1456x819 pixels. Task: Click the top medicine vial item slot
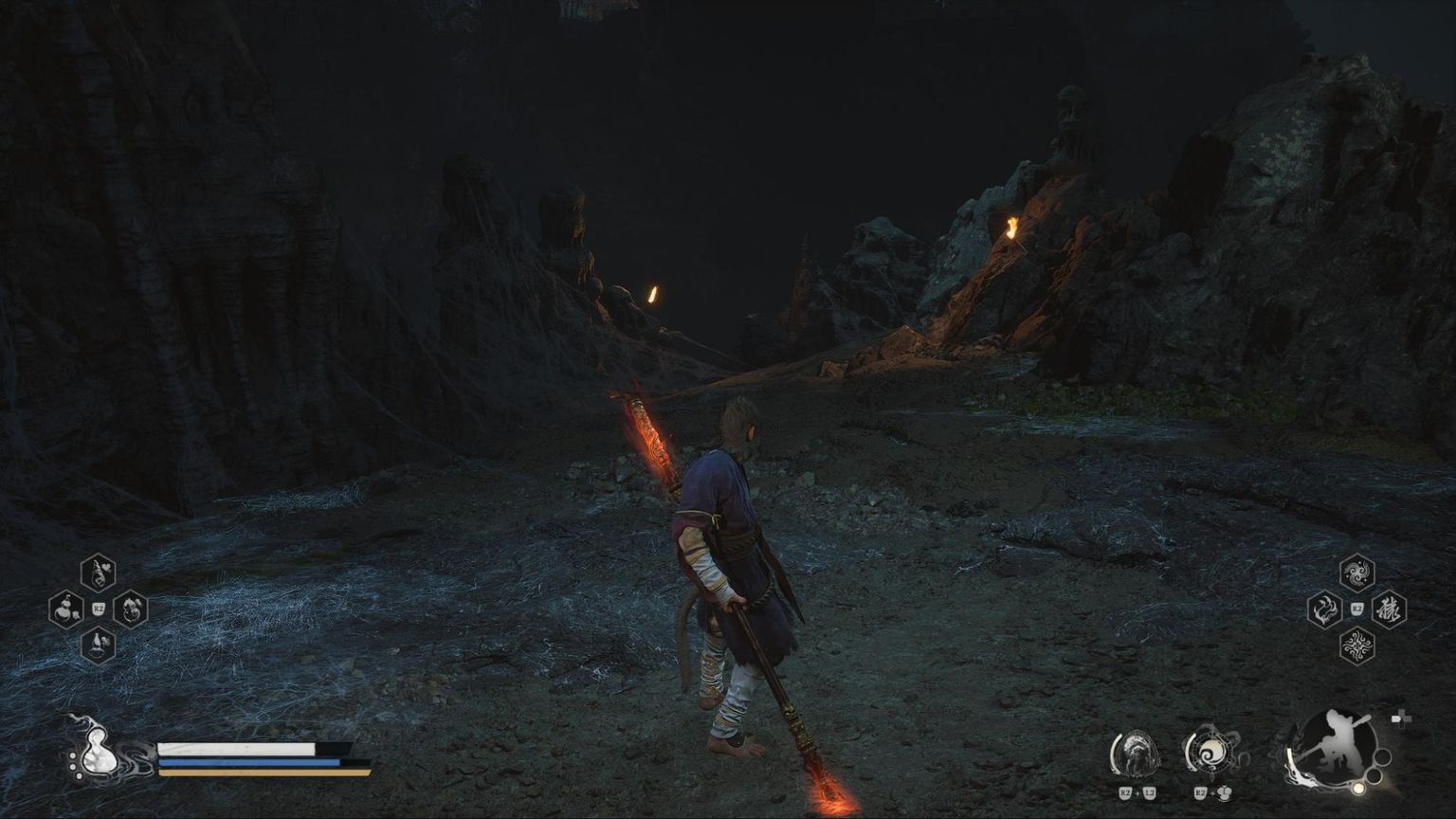coord(99,573)
